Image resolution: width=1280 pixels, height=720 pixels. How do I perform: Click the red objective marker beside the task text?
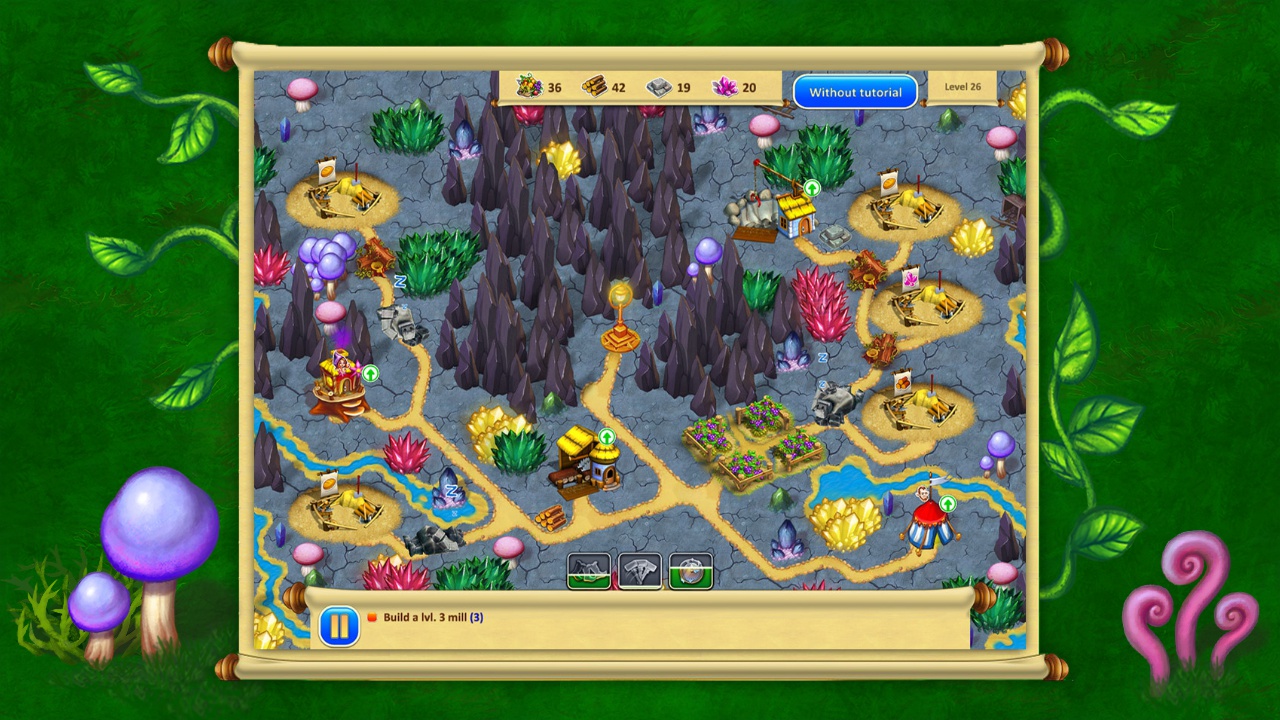point(371,617)
